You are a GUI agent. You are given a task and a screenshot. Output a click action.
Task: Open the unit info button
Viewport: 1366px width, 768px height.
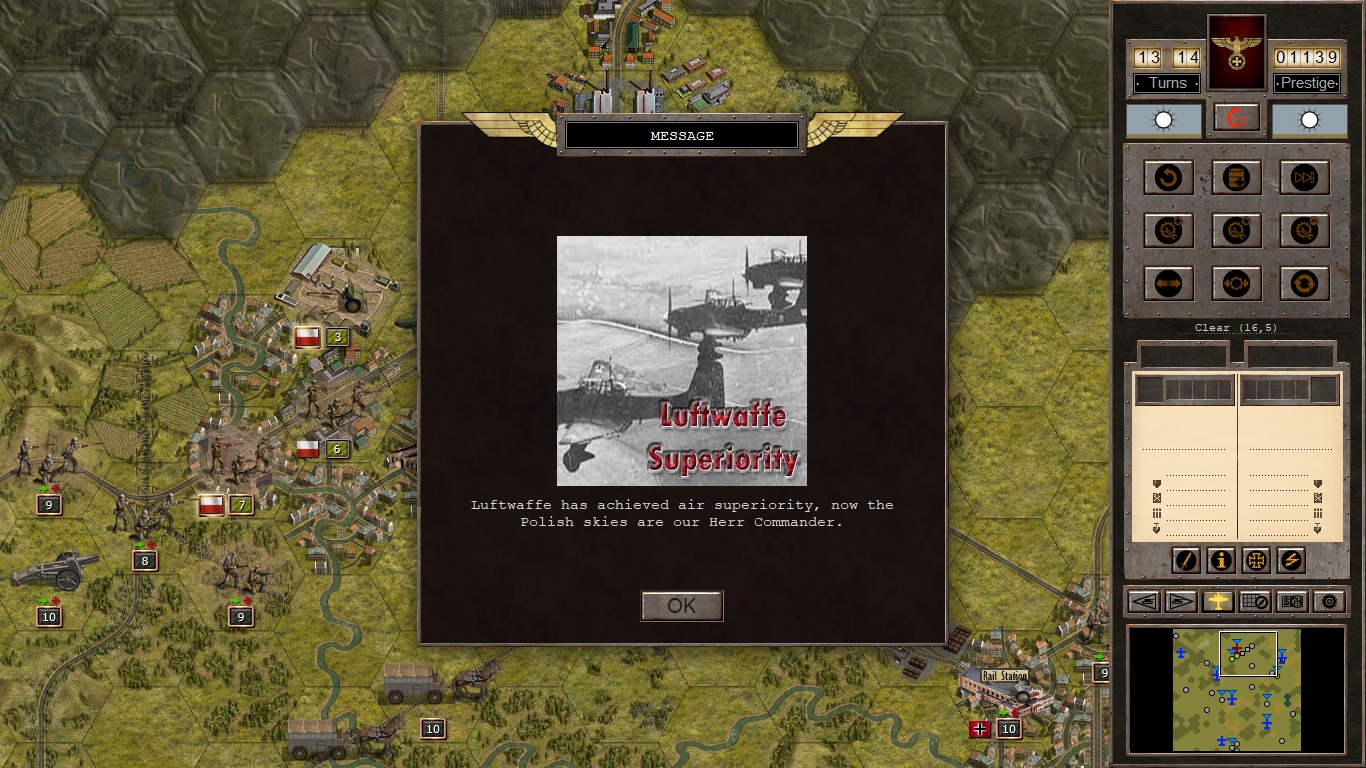tap(1220, 560)
